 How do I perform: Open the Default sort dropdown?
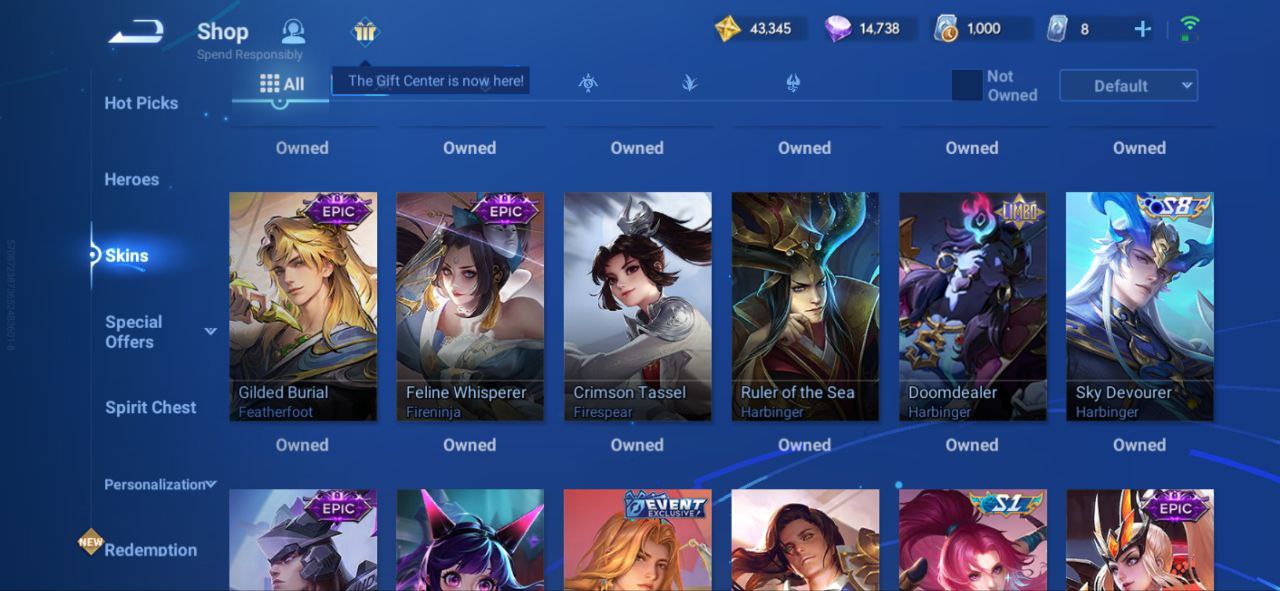tap(1128, 86)
